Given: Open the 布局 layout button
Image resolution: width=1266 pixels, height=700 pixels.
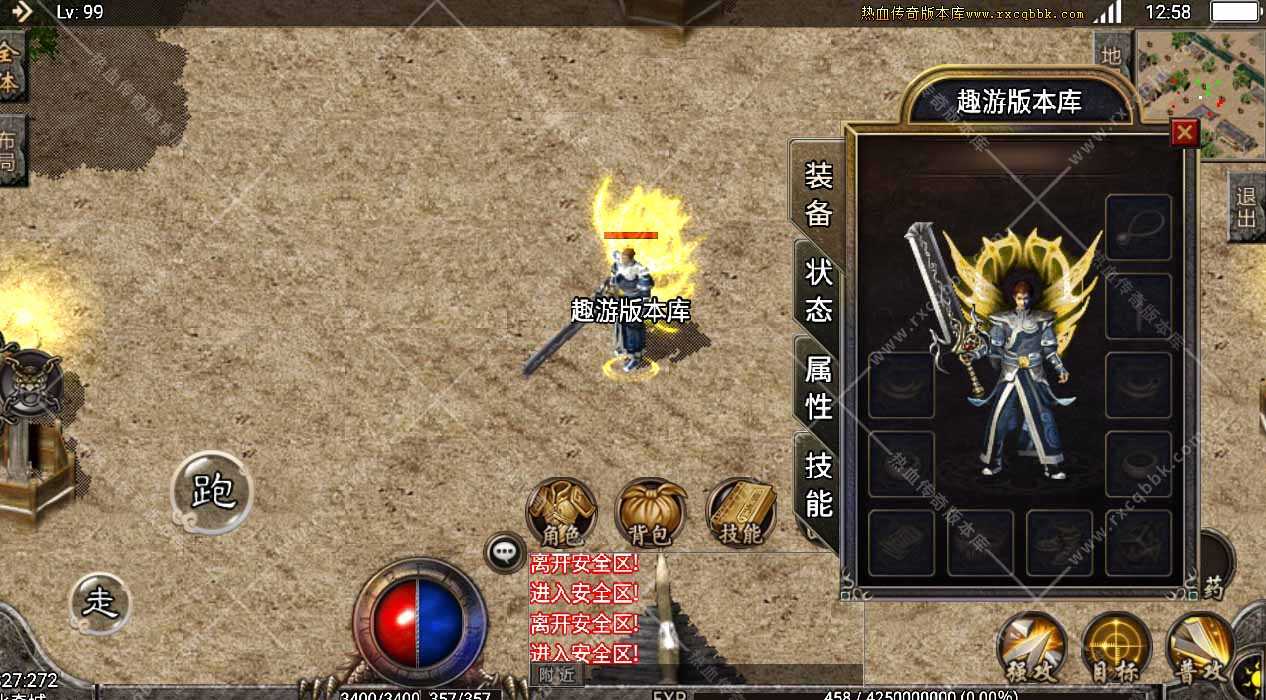Looking at the screenshot, I should pyautogui.click(x=10, y=150).
